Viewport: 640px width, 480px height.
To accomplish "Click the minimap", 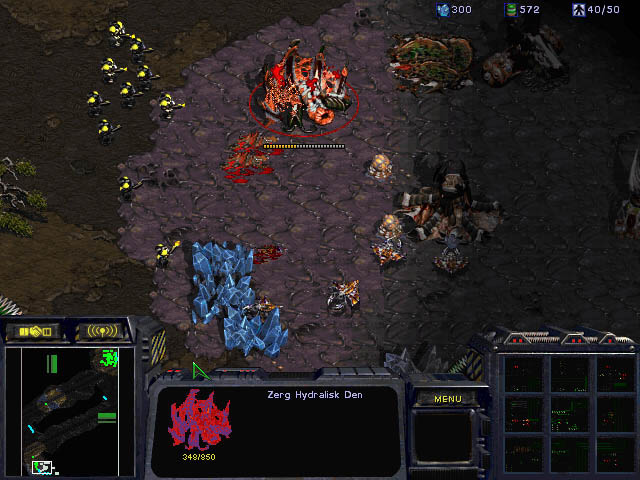I will click(x=70, y=410).
